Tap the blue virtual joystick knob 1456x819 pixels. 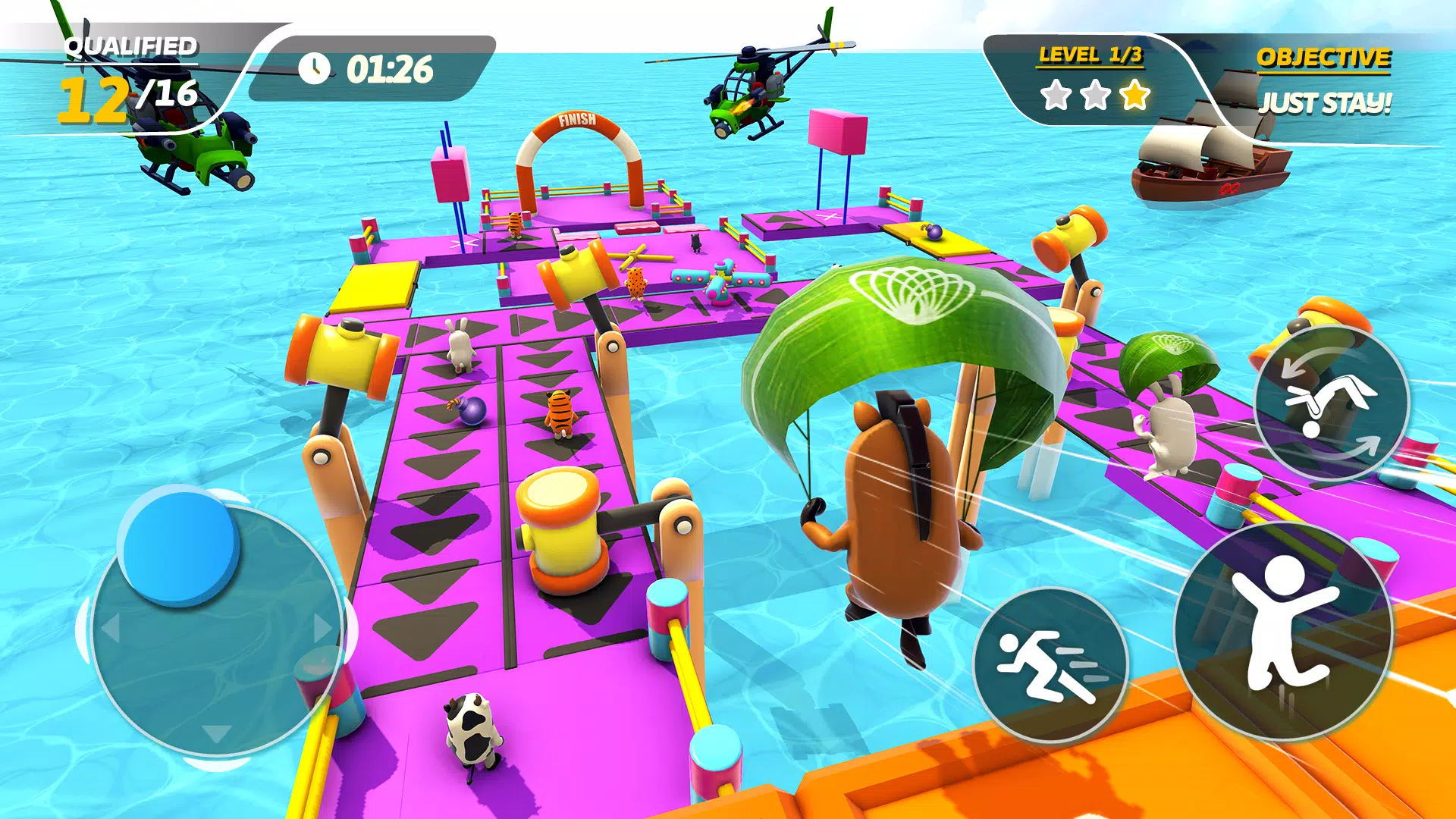[x=180, y=544]
